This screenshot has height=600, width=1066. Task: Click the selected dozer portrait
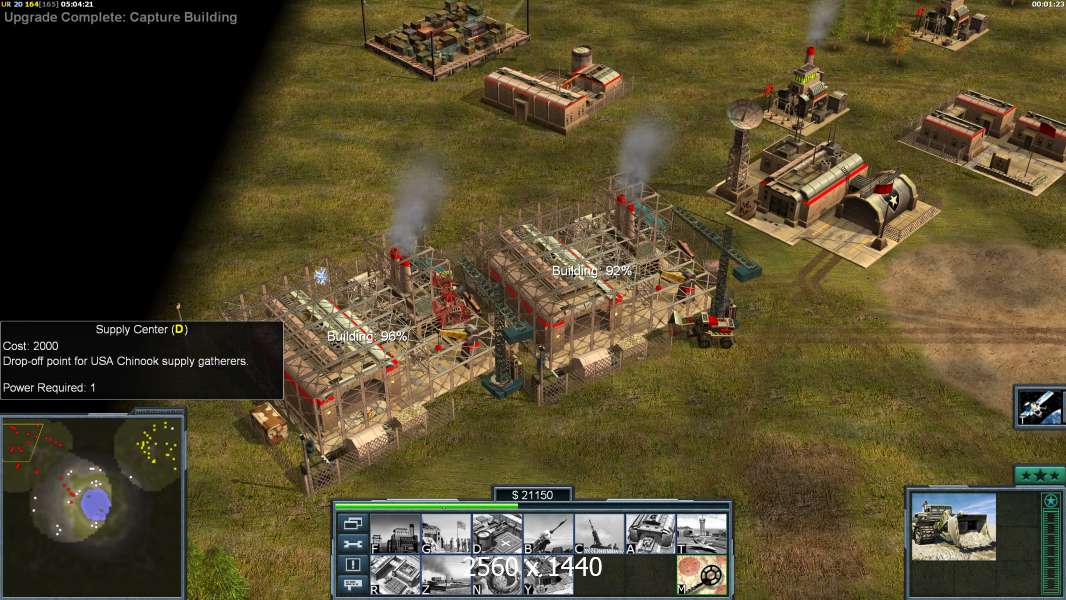coord(953,526)
